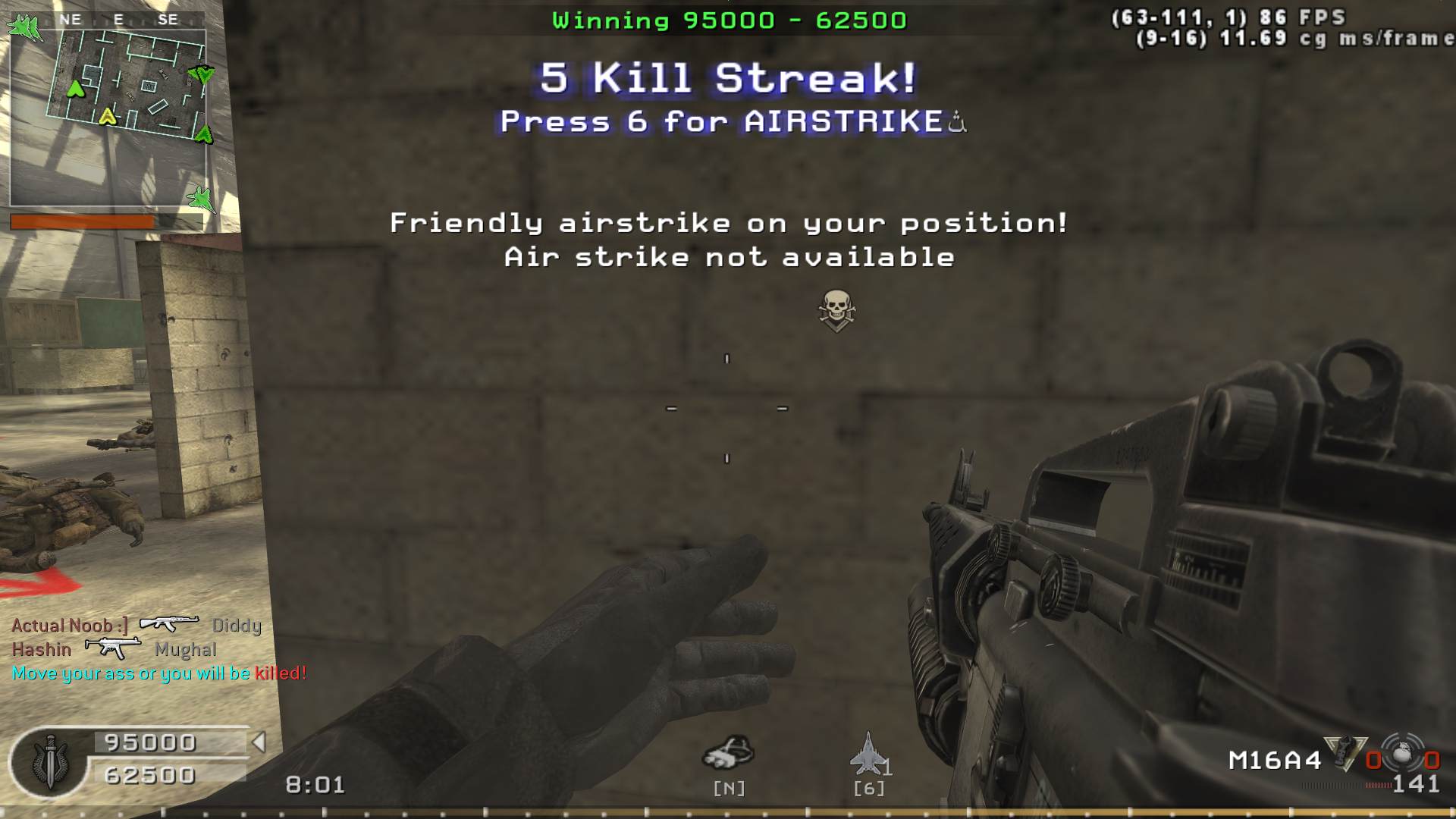Image resolution: width=1456 pixels, height=819 pixels.
Task: Toggle the night vision goggles icon
Action: coord(728,753)
